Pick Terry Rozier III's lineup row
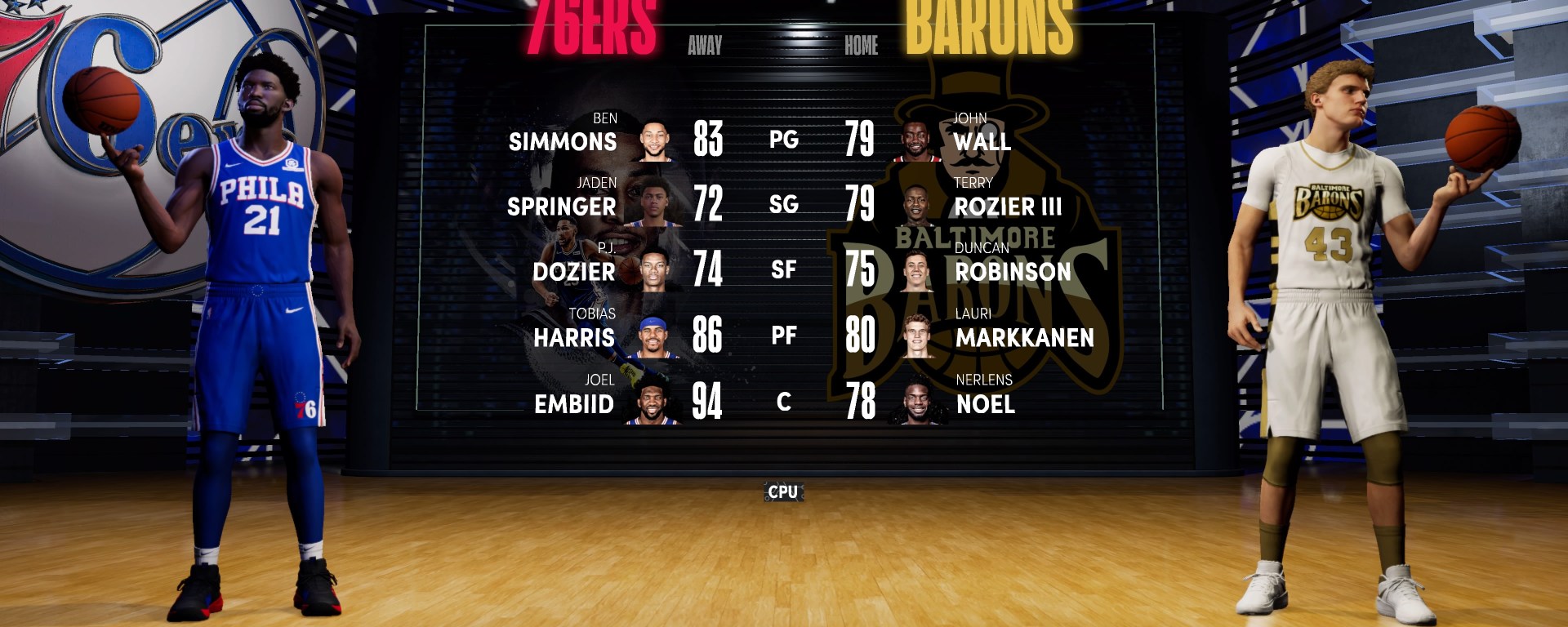 coord(1008,206)
